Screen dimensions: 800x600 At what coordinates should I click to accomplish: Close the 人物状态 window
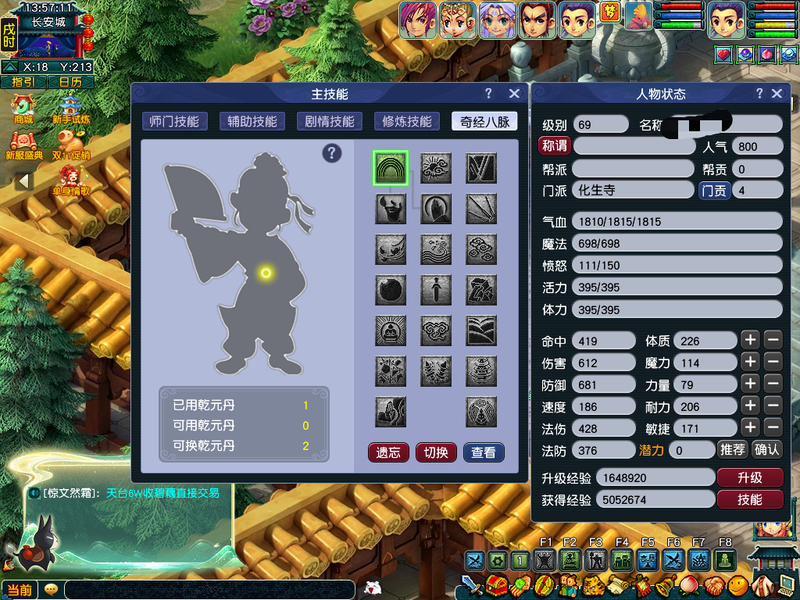click(775, 94)
